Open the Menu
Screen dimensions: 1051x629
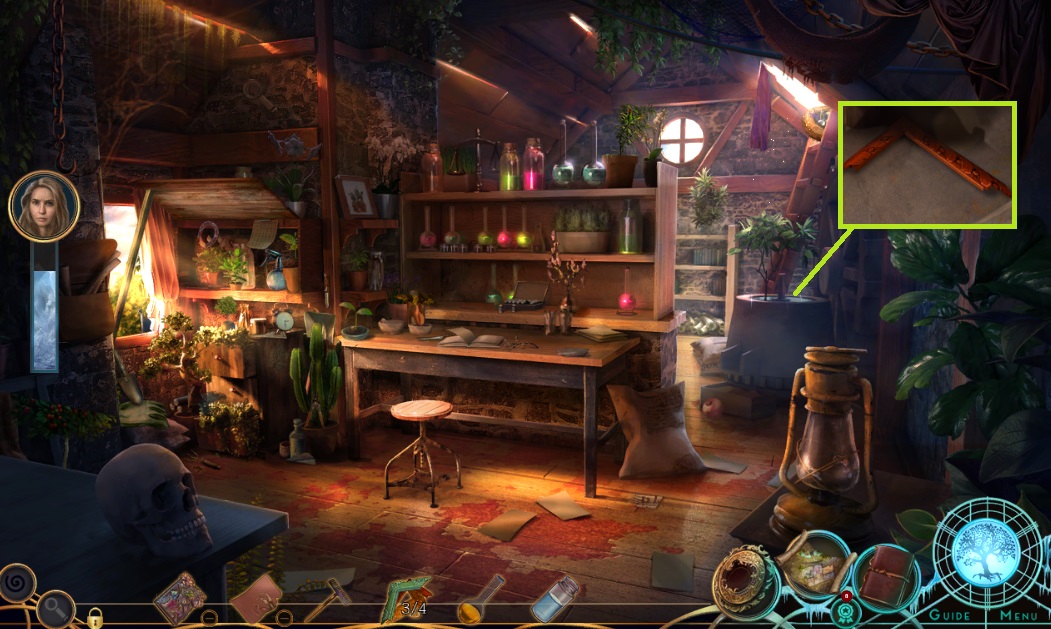pos(1018,615)
